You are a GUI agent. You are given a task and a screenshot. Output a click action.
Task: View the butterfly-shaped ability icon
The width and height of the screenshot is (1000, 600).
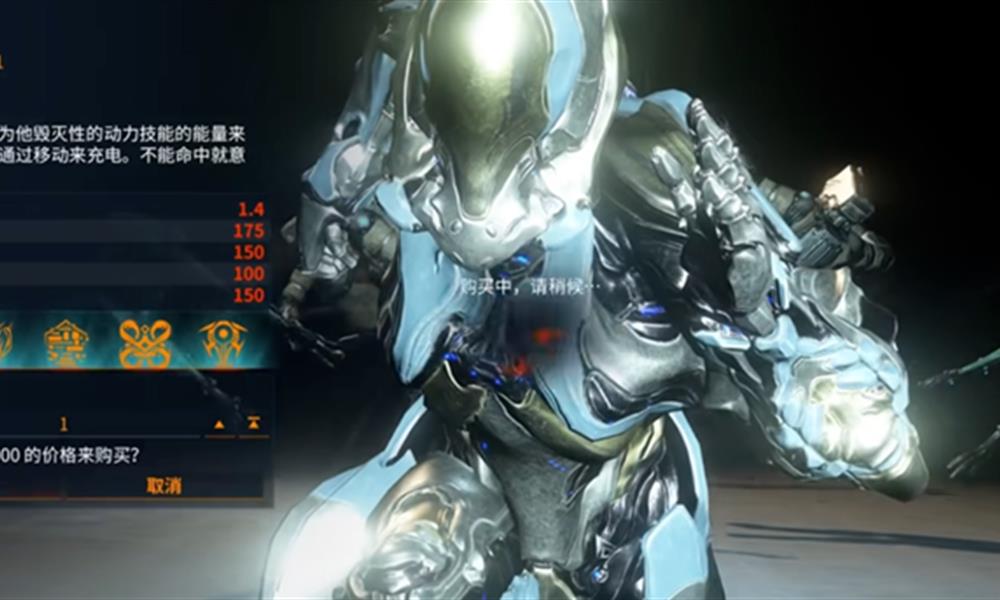(145, 343)
